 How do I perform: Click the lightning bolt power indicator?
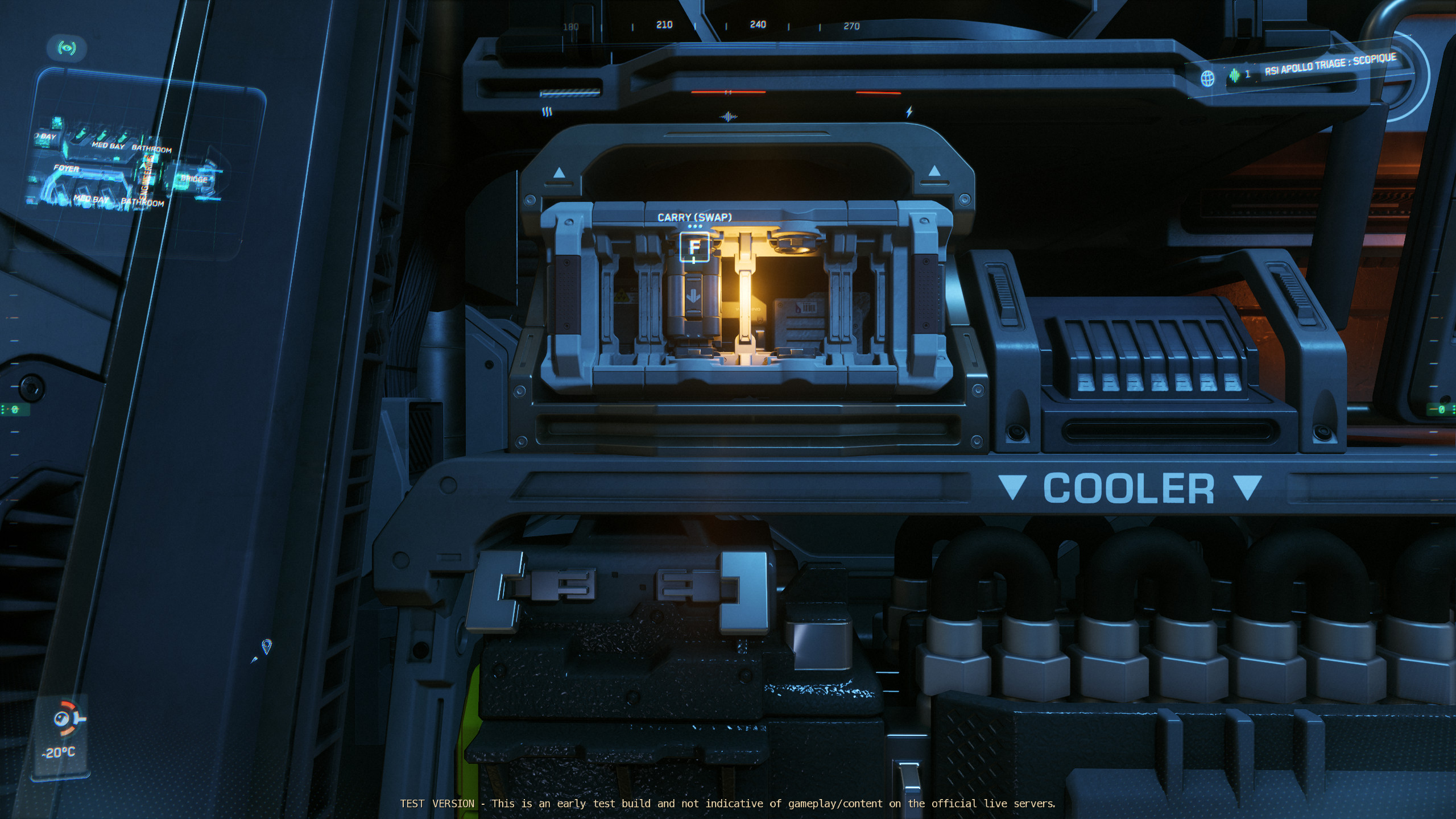909,112
